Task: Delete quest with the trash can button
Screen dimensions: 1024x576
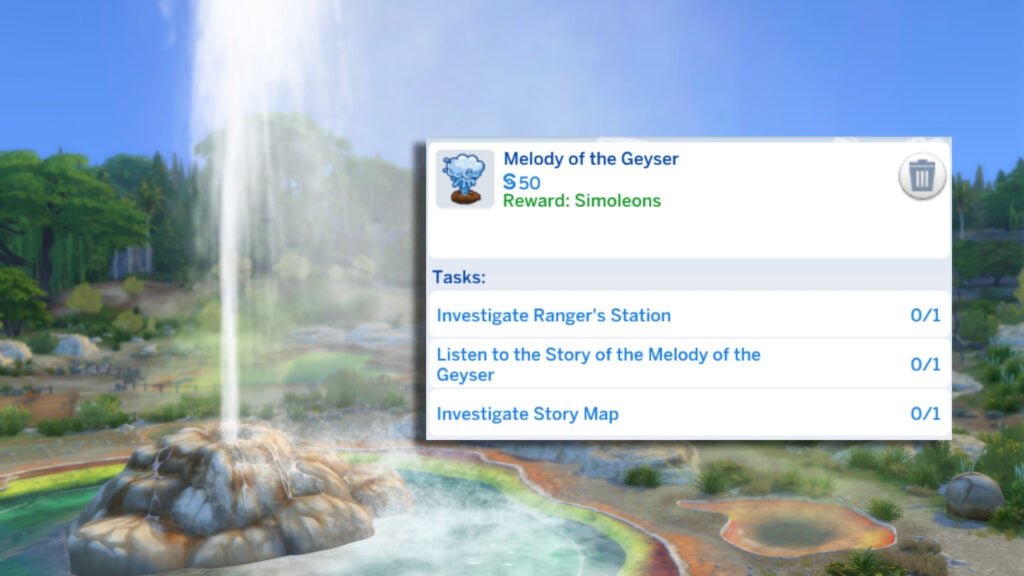Action: [921, 179]
